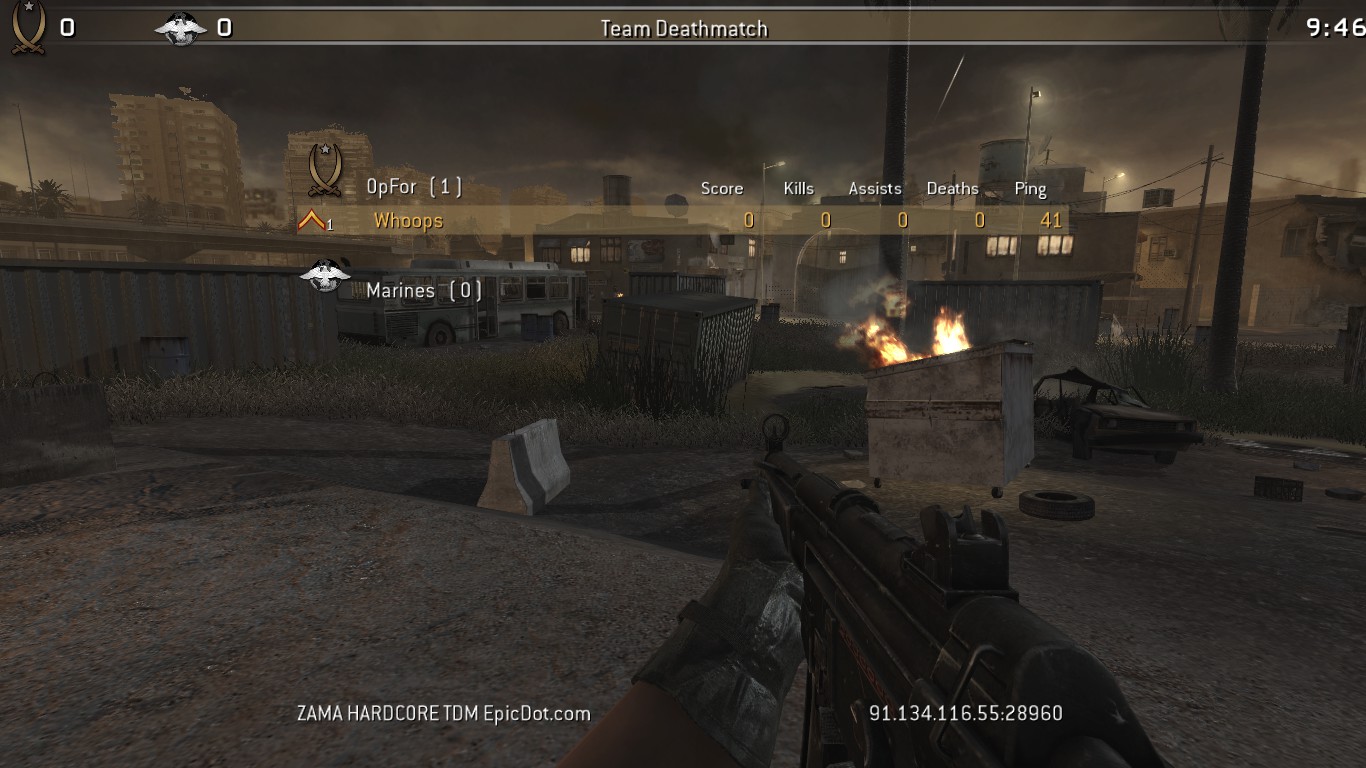Select the Whoops player row
This screenshot has height=768, width=1366.
coord(680,221)
